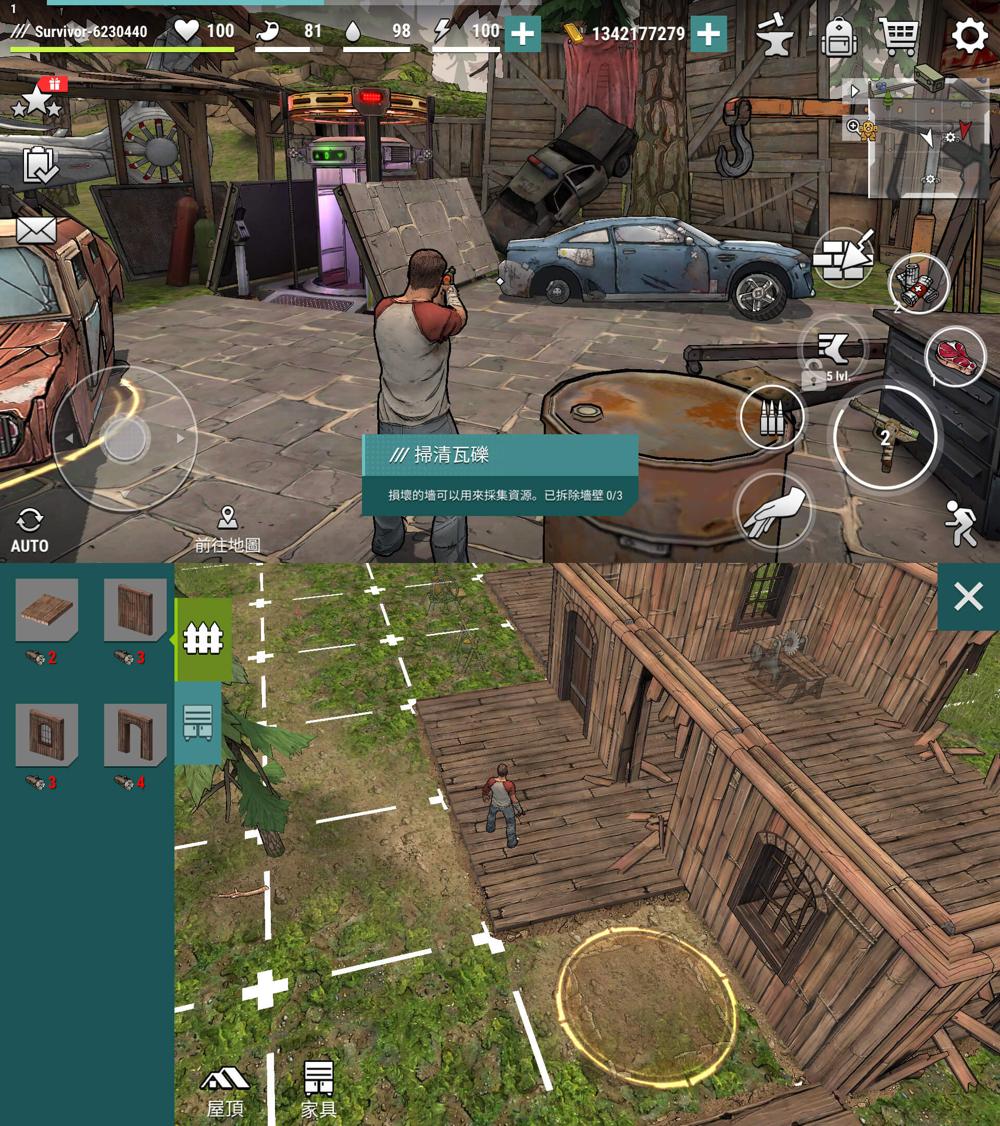Fire the equipped pistol weapon
The height and width of the screenshot is (1126, 1000).
(884, 436)
